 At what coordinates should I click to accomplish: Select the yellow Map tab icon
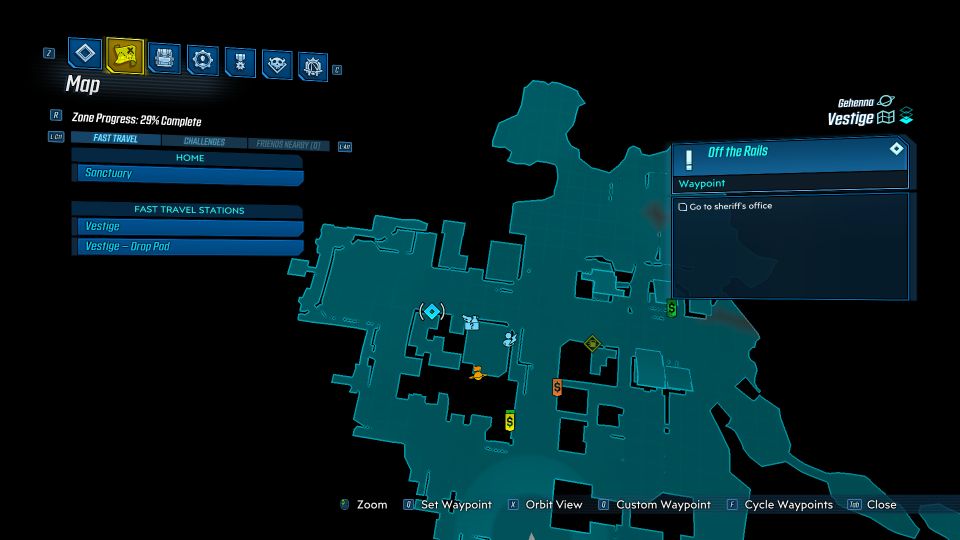click(125, 55)
